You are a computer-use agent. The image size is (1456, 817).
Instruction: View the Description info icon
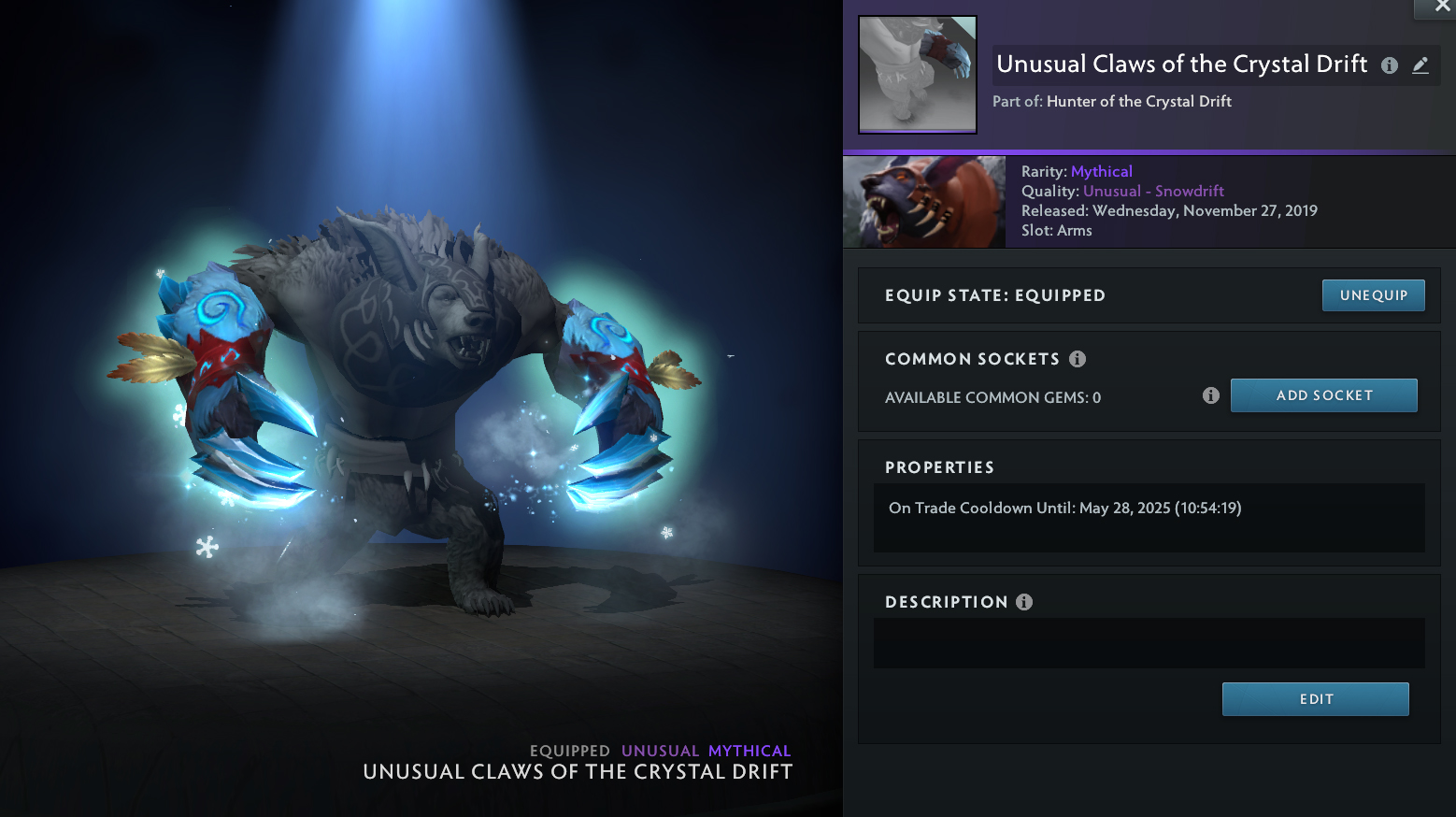pos(1024,602)
